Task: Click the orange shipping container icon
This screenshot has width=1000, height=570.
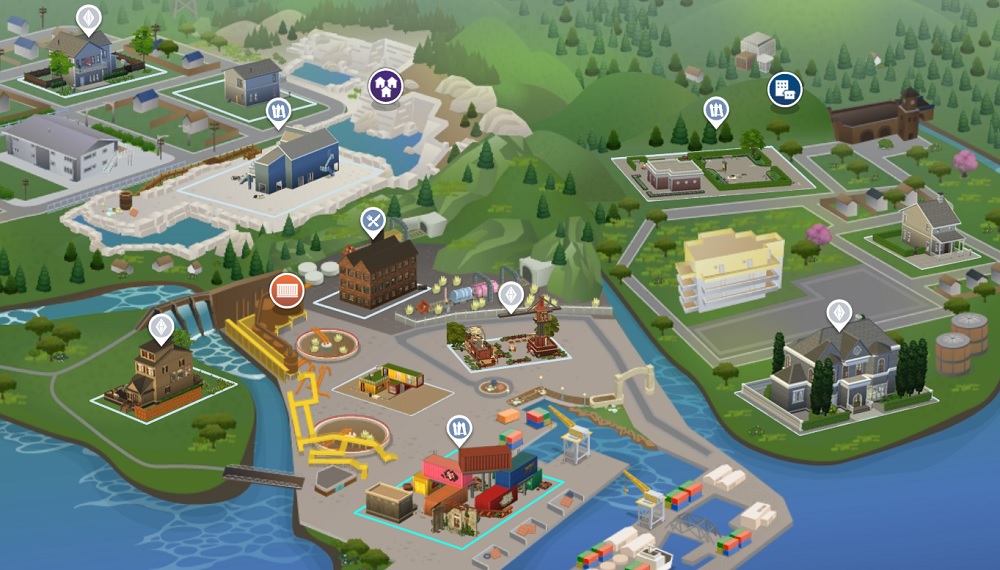Action: click(x=287, y=290)
